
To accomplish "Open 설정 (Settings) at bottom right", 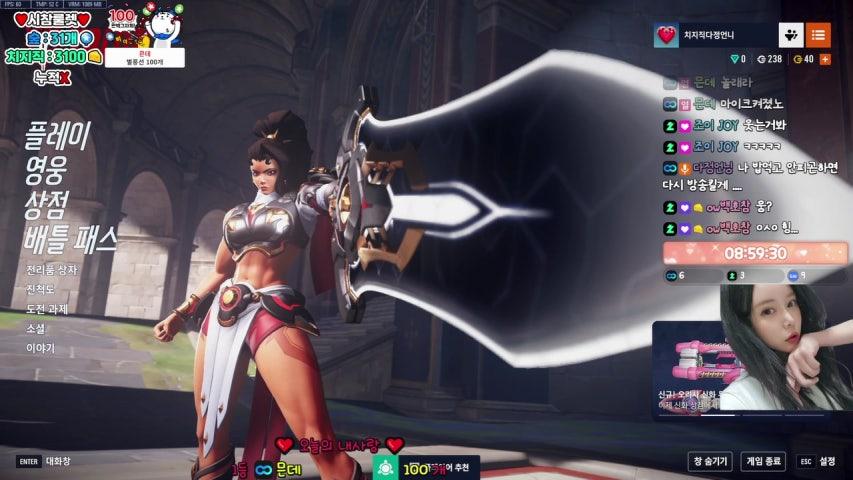I will (x=819, y=461).
